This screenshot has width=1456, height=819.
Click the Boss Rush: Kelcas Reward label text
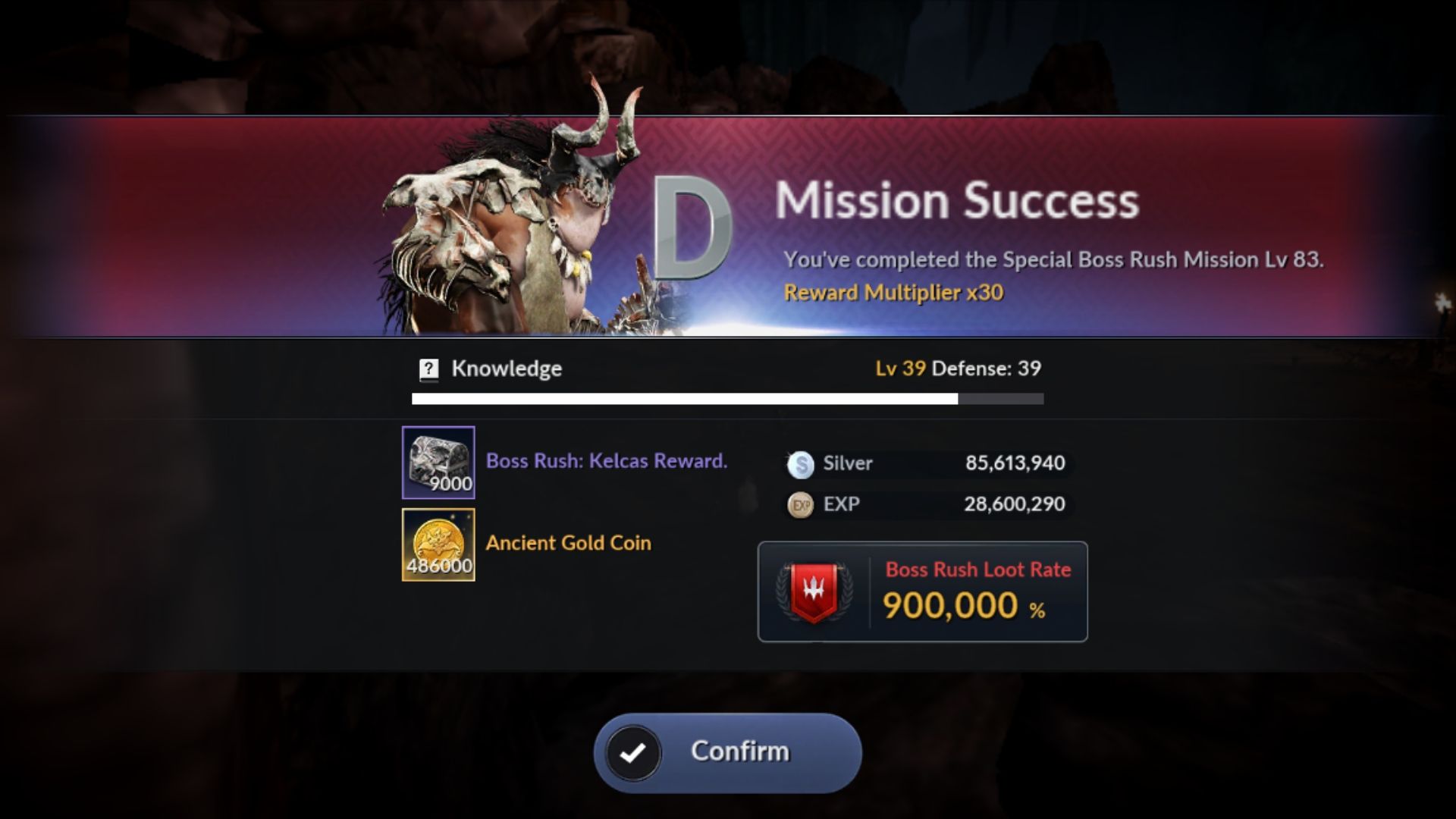point(605,460)
